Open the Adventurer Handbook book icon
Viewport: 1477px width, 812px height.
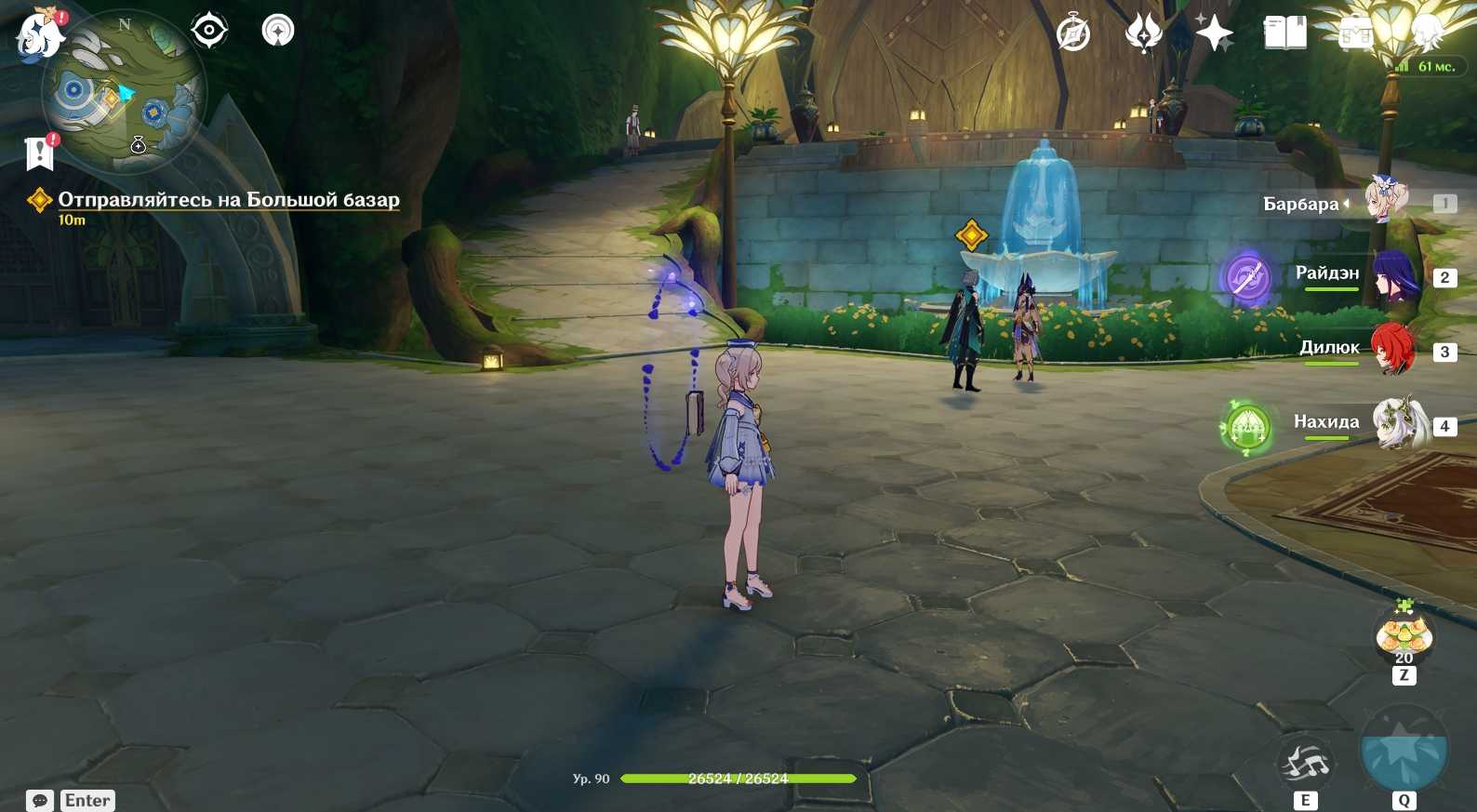[1284, 34]
